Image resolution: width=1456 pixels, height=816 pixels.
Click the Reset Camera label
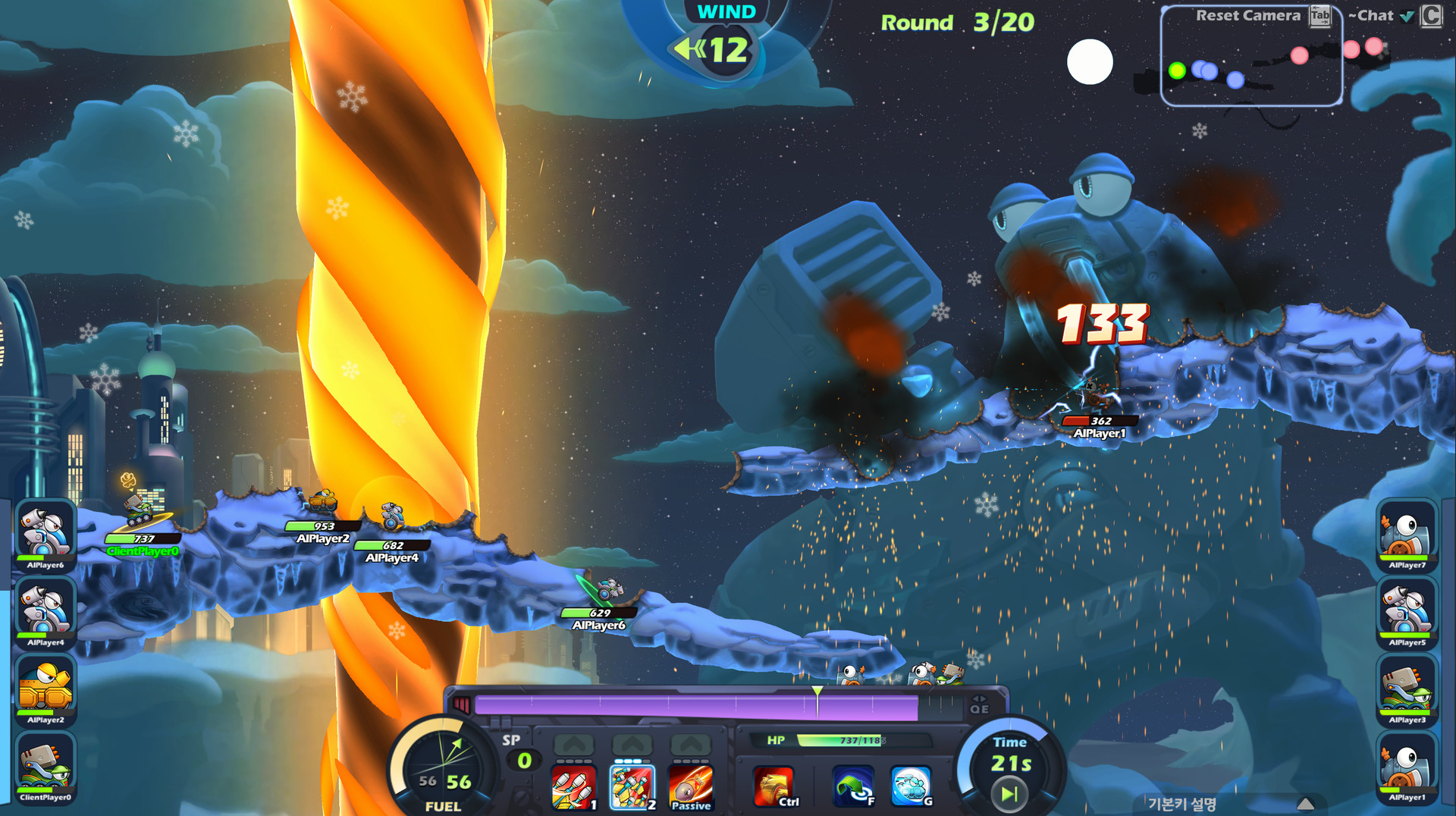pyautogui.click(x=1247, y=15)
